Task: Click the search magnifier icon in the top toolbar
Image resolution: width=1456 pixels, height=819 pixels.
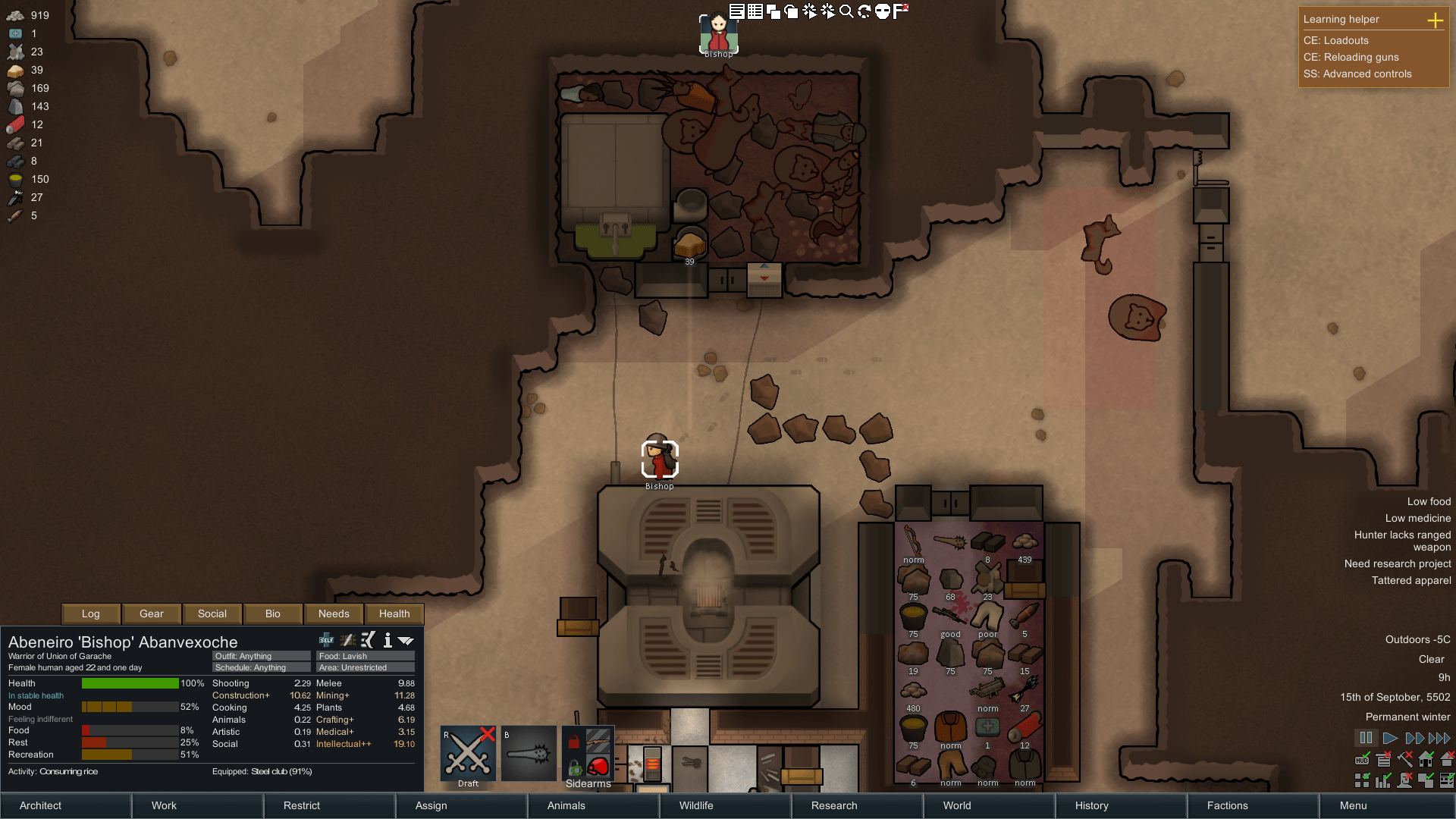Action: [x=845, y=11]
